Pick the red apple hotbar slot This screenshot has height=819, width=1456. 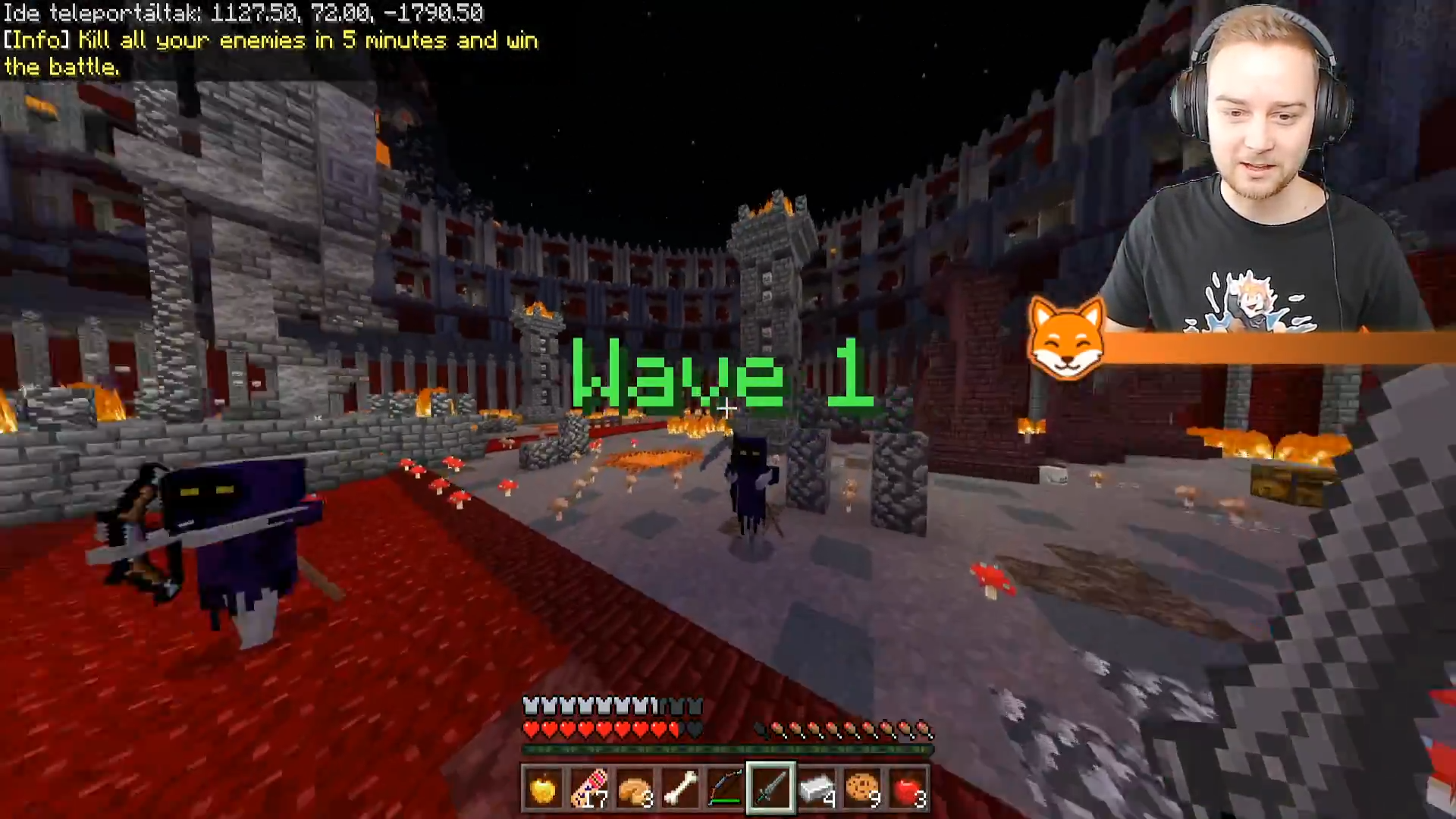coord(908,789)
